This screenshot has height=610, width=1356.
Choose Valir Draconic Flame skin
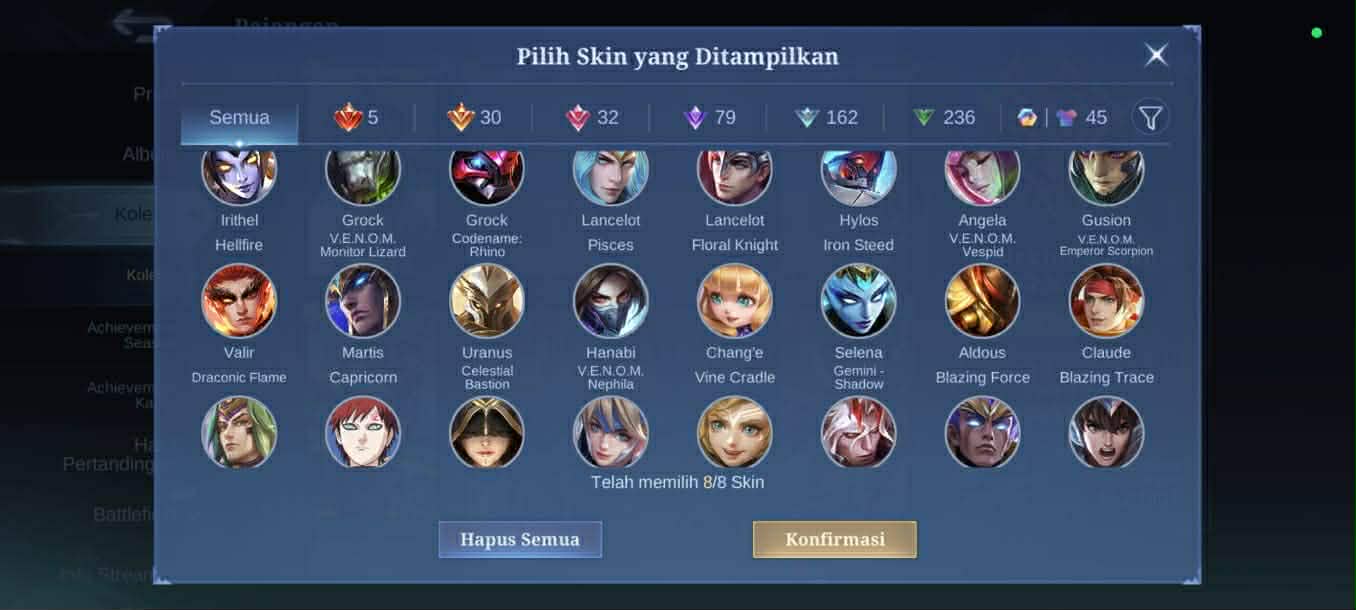tap(239, 301)
